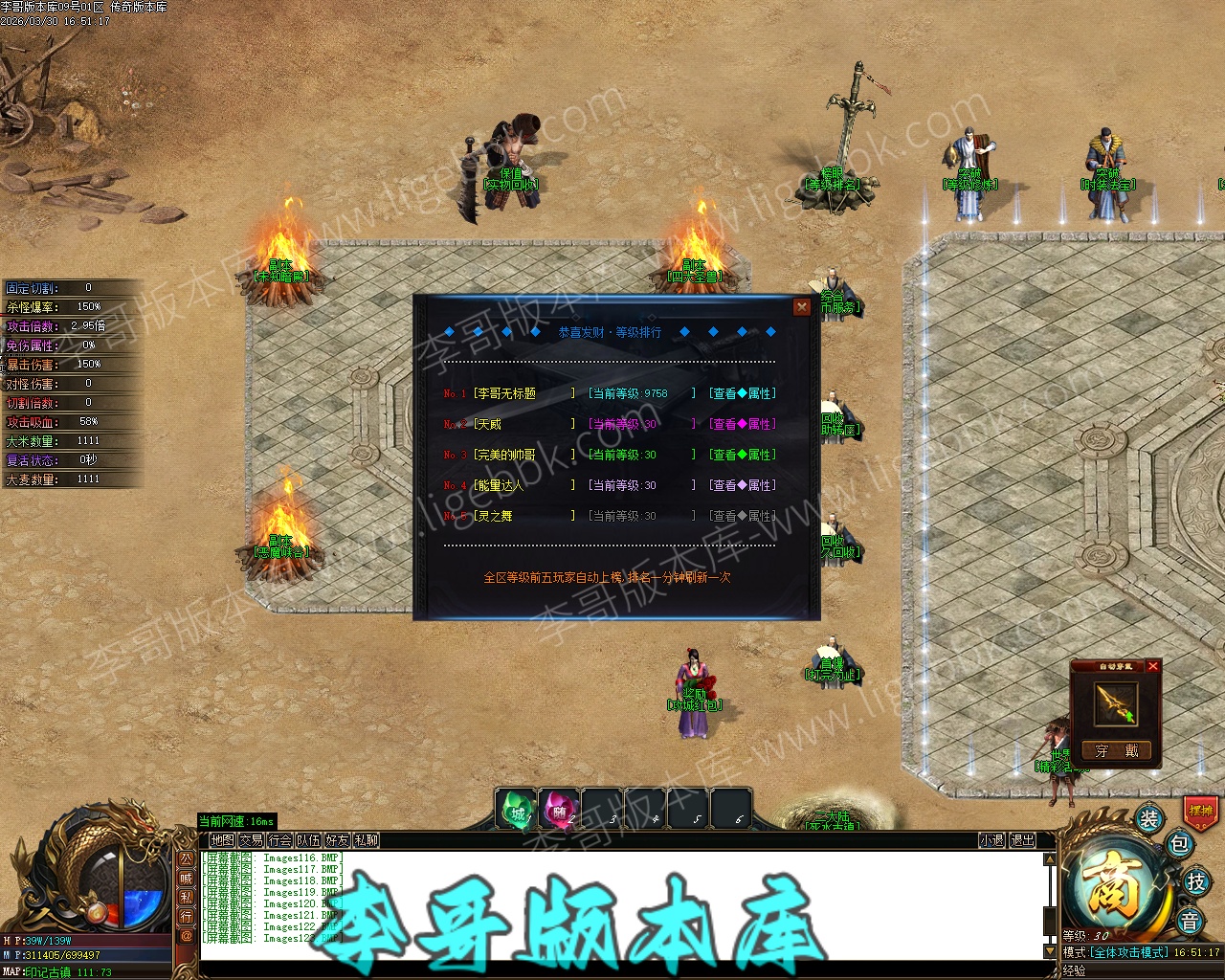Use the green 城 gem in hotbar
Image resolution: width=1225 pixels, height=980 pixels.
tap(517, 813)
